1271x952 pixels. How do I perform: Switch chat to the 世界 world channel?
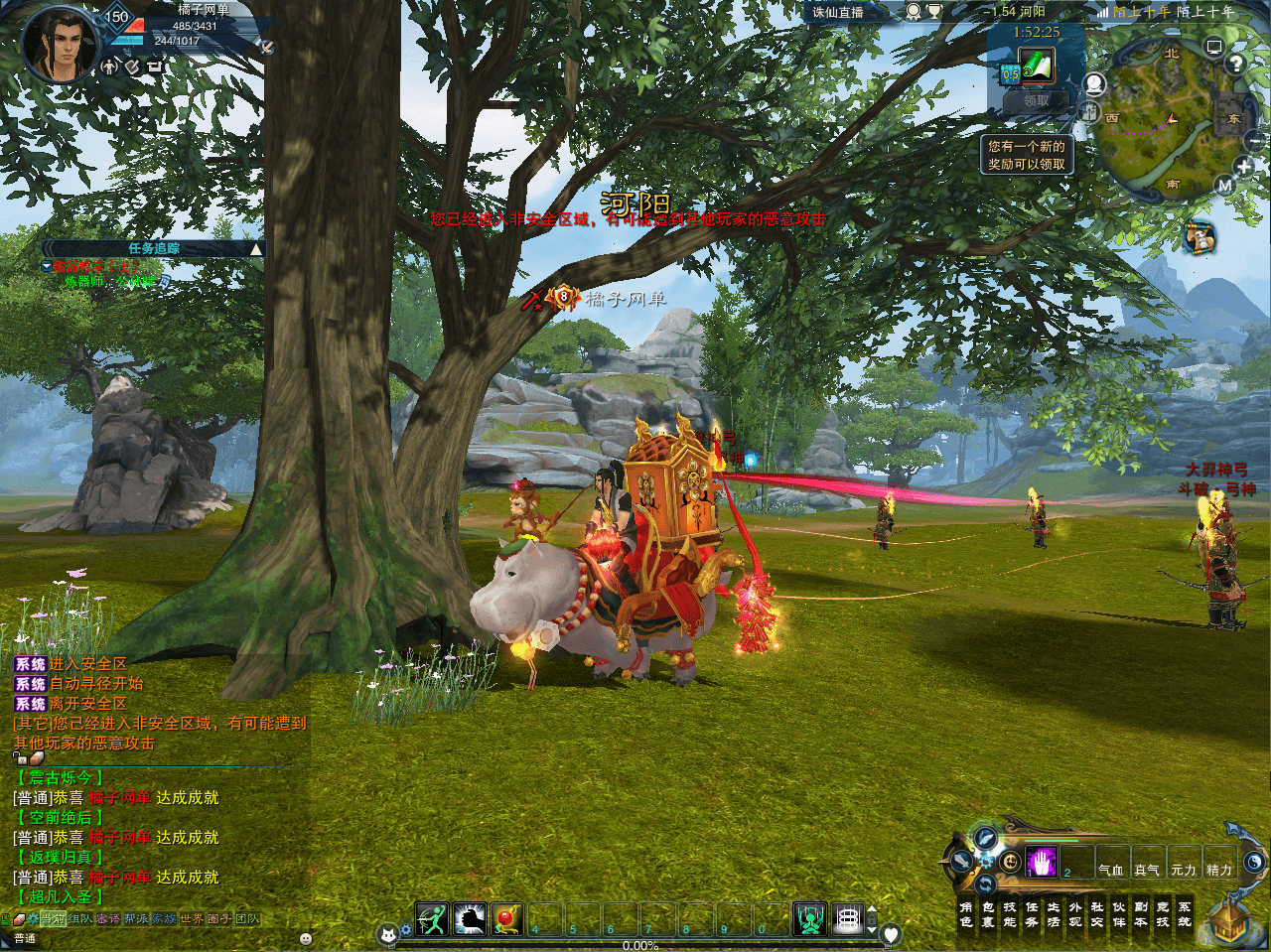click(192, 919)
